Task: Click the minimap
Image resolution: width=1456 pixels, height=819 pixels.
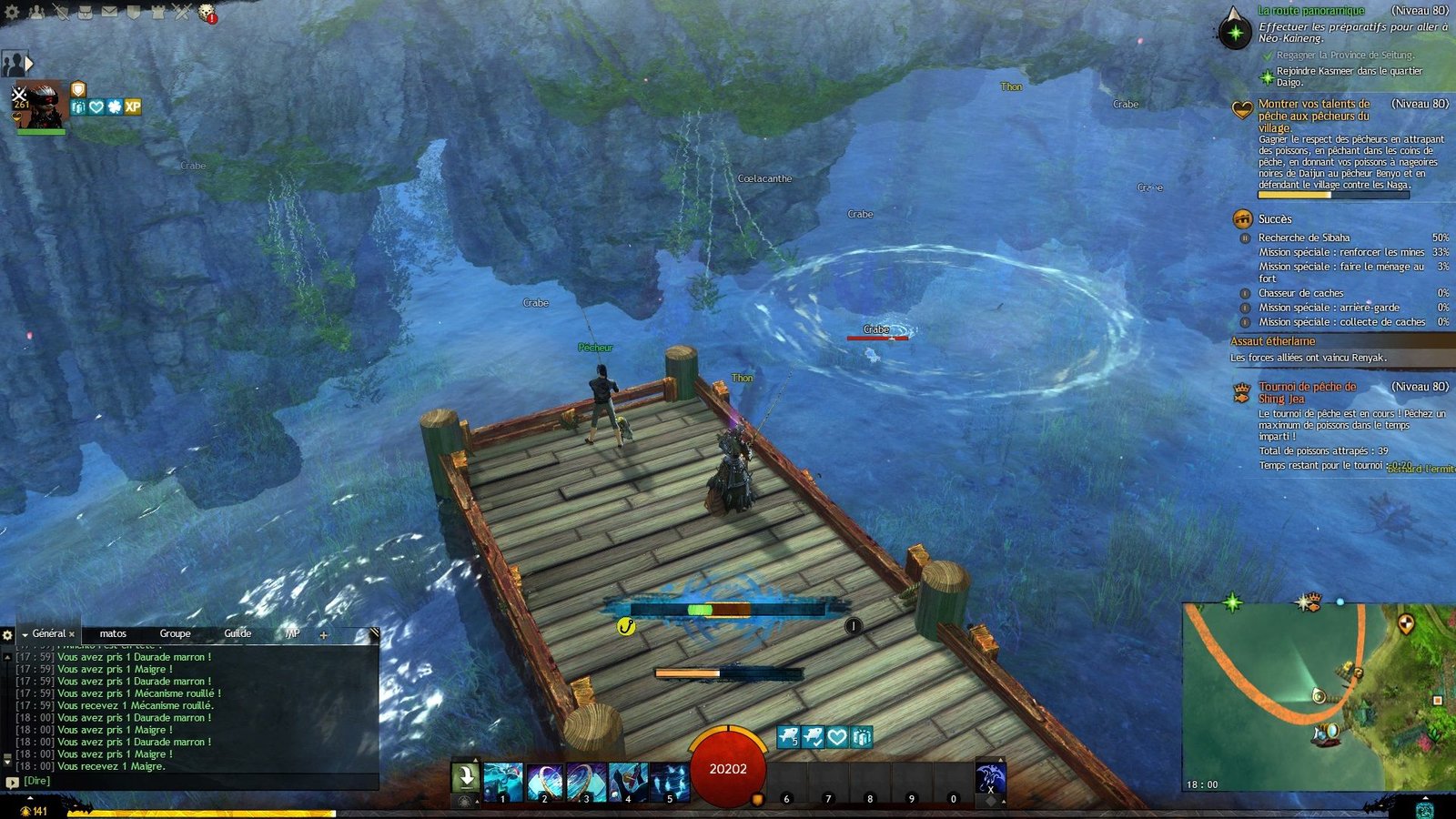Action: (x=1318, y=696)
